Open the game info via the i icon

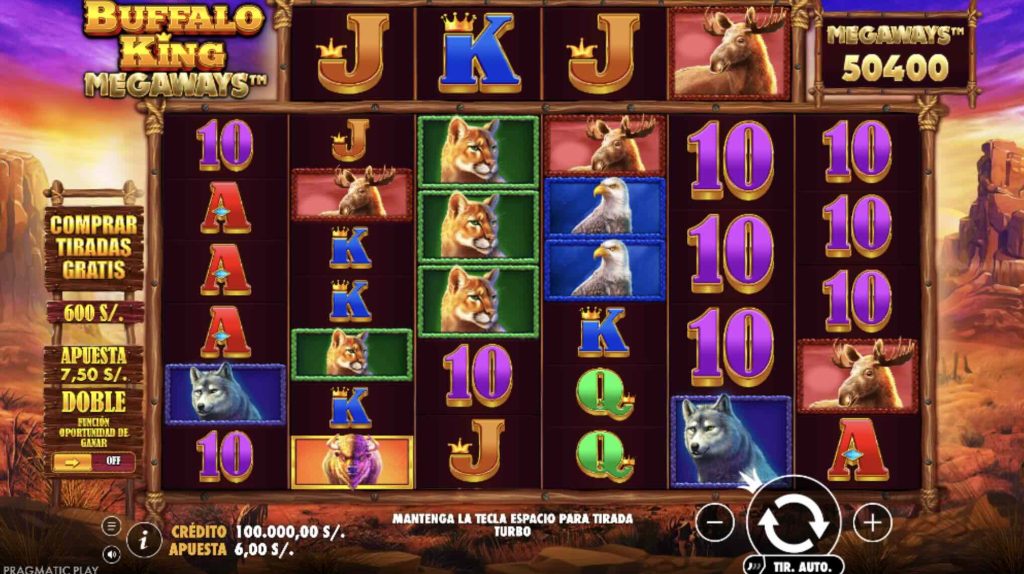coord(144,540)
